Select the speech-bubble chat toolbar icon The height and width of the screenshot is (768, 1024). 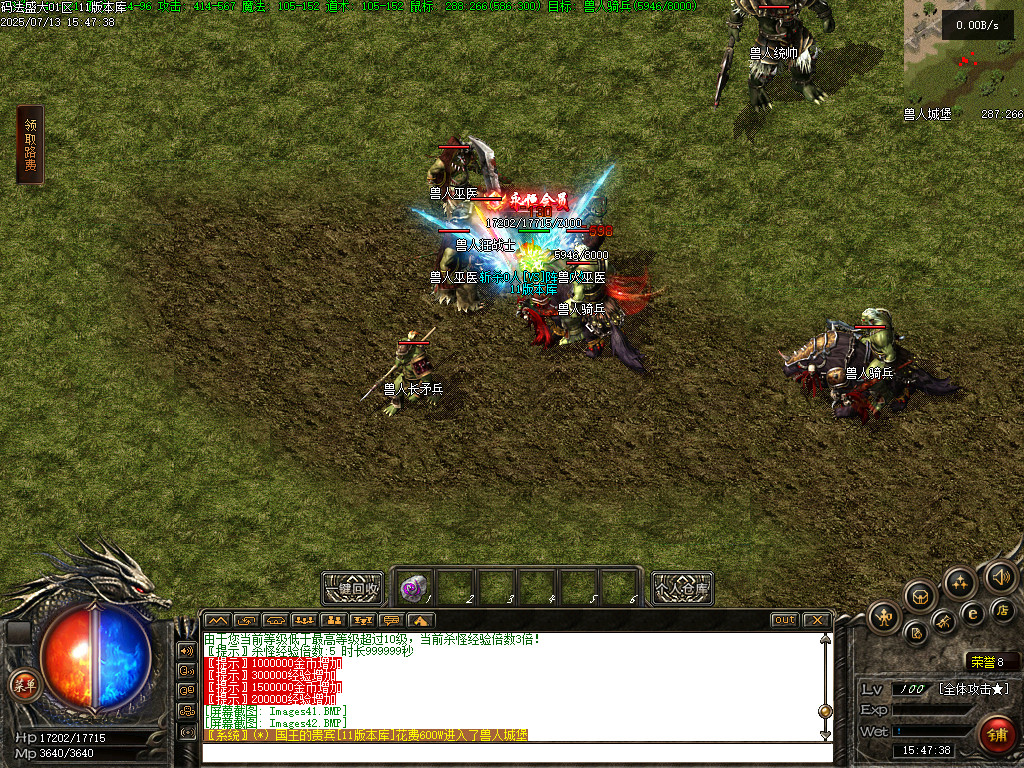(x=391, y=620)
